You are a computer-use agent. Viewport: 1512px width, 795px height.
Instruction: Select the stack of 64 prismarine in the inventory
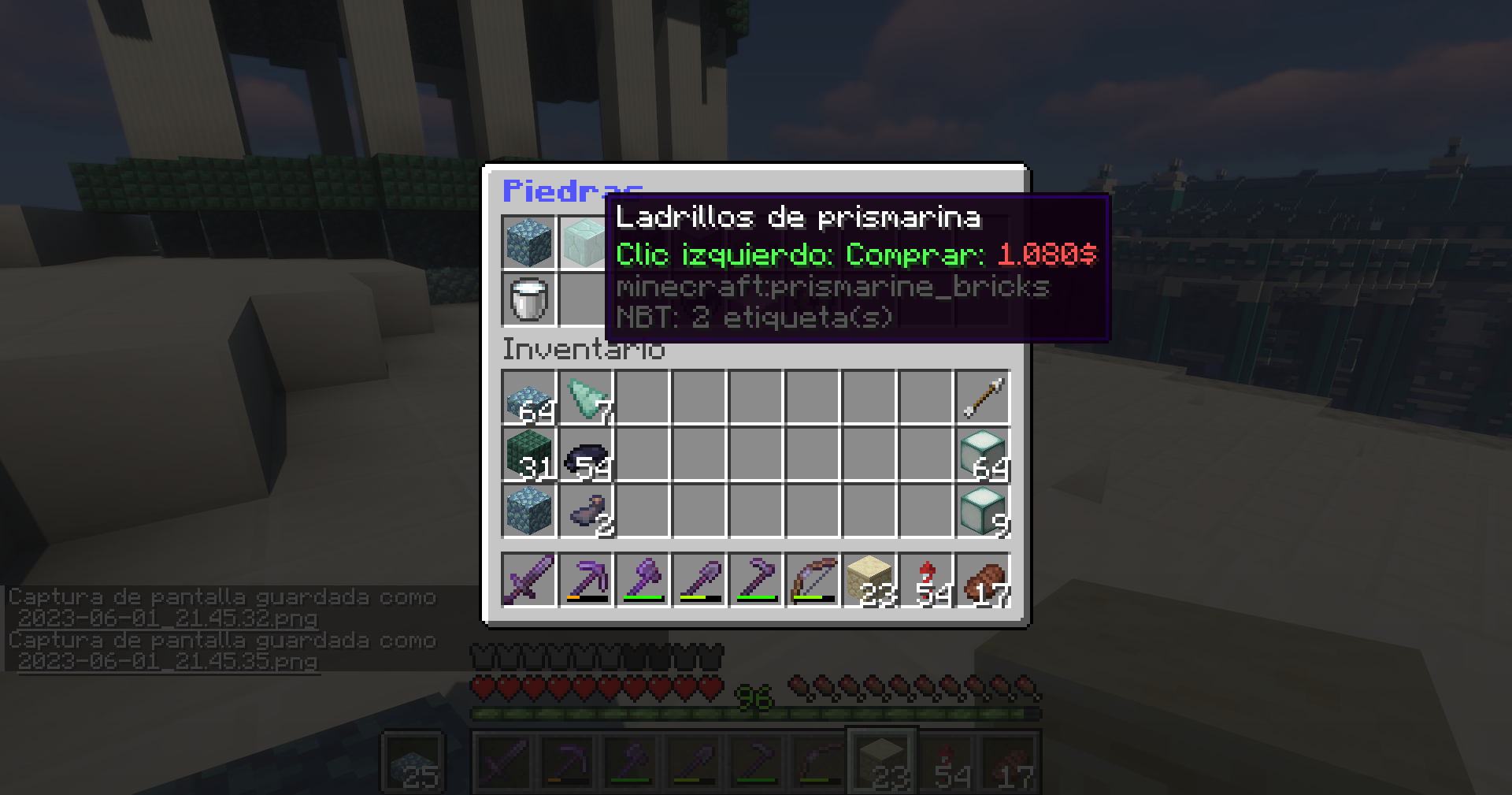pos(529,398)
